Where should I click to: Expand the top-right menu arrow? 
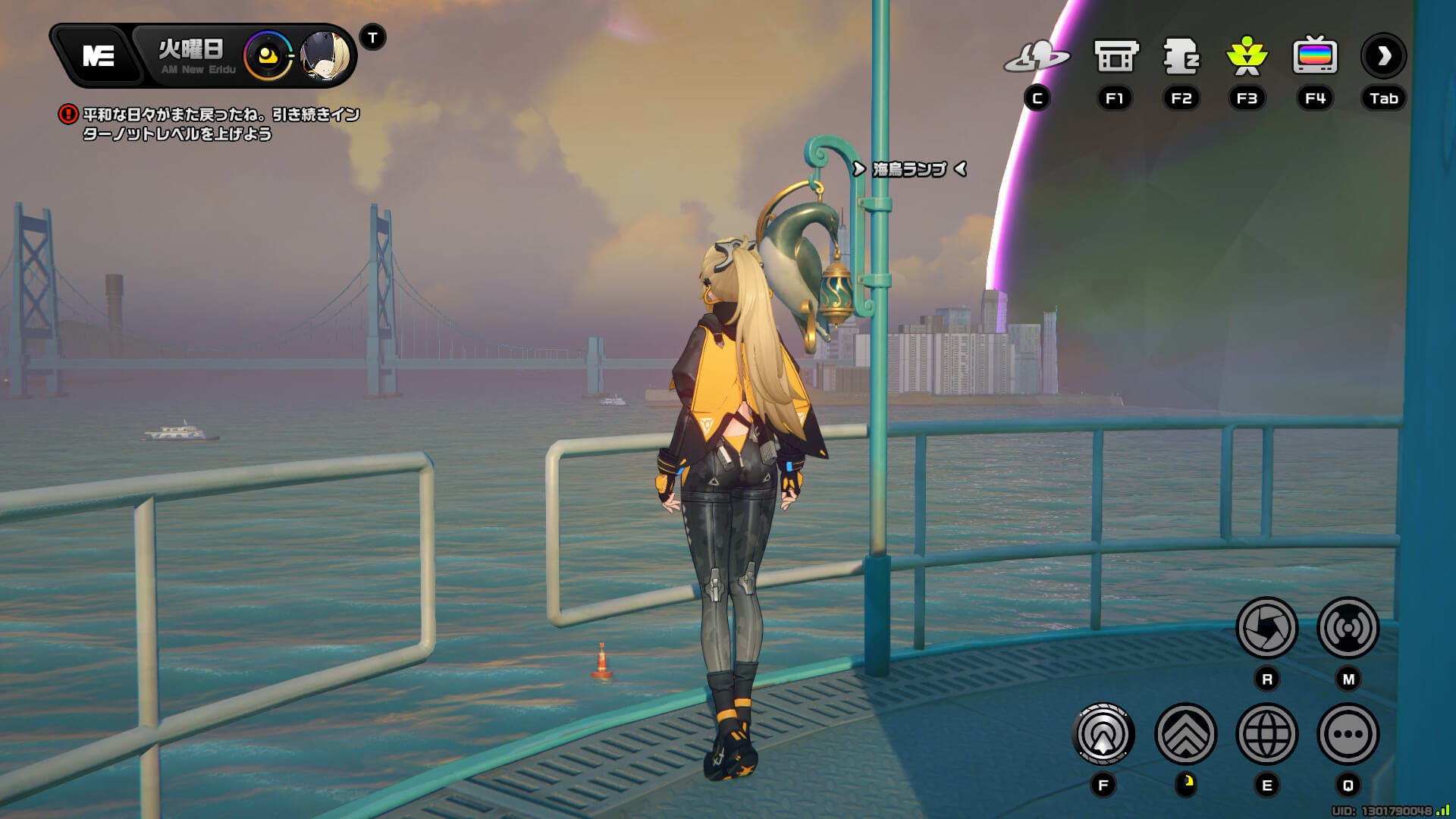(x=1383, y=56)
